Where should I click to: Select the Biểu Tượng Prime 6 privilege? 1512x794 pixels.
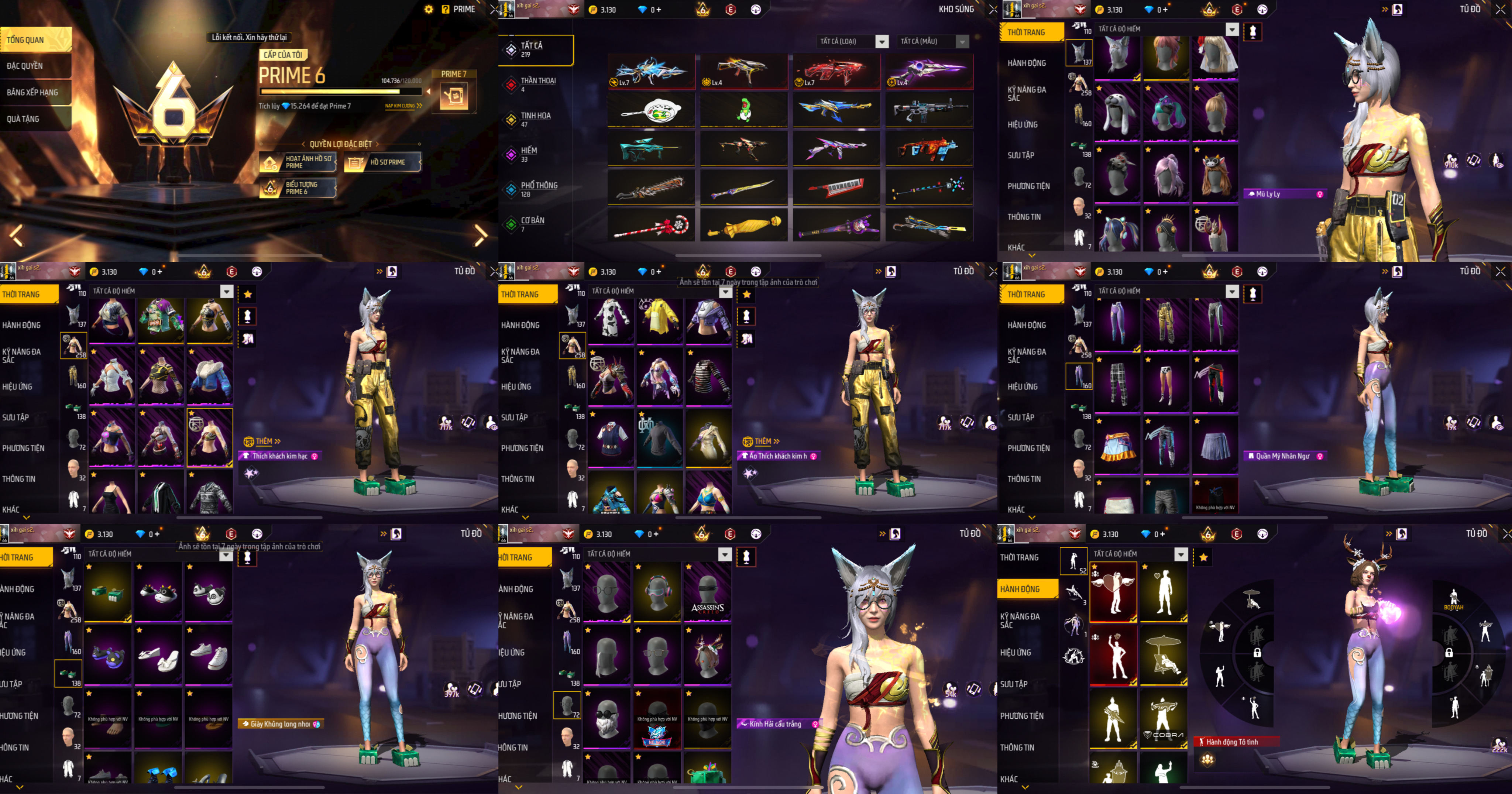click(298, 188)
